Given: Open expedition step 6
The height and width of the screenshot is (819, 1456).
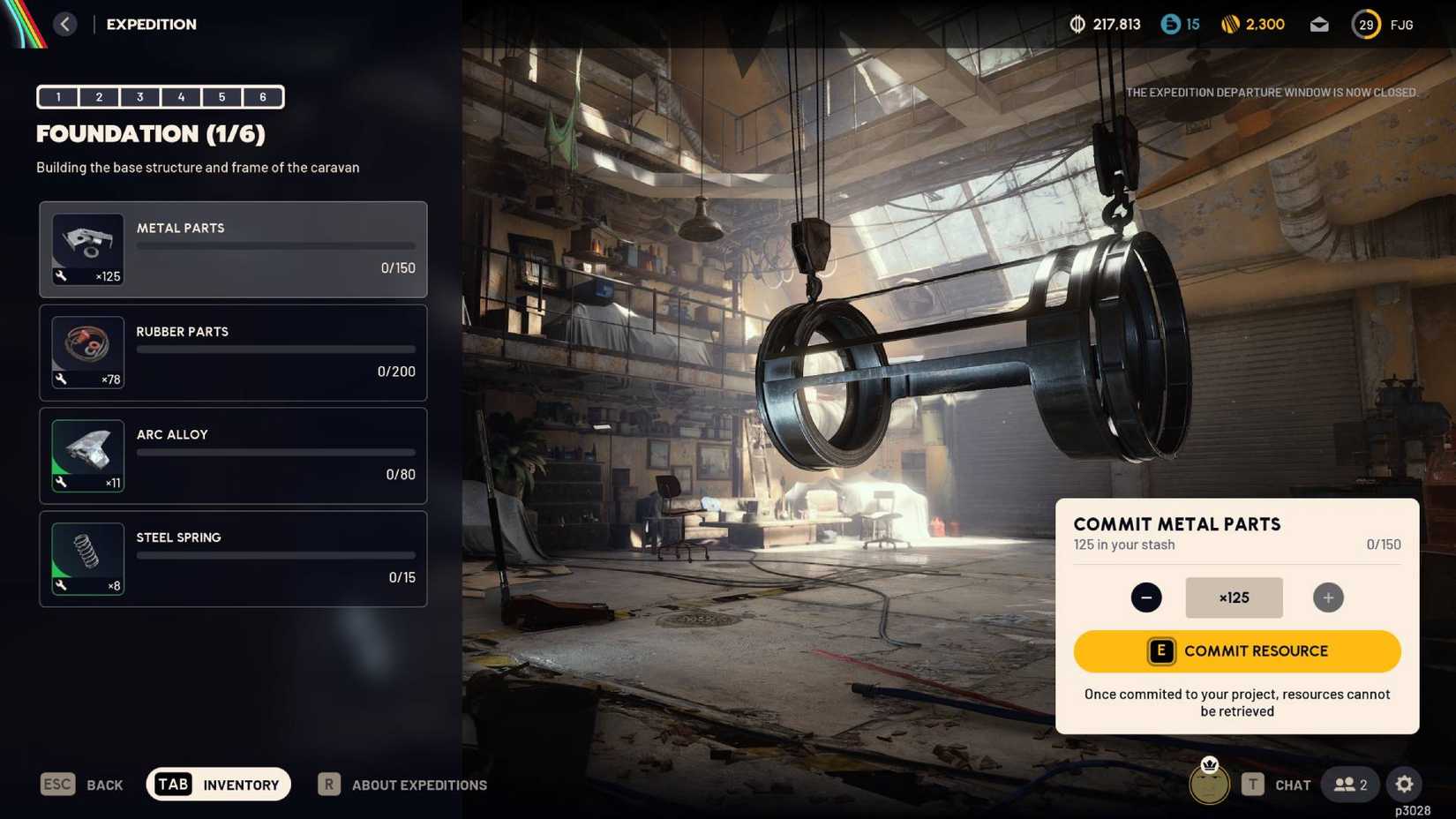Looking at the screenshot, I should tap(262, 97).
